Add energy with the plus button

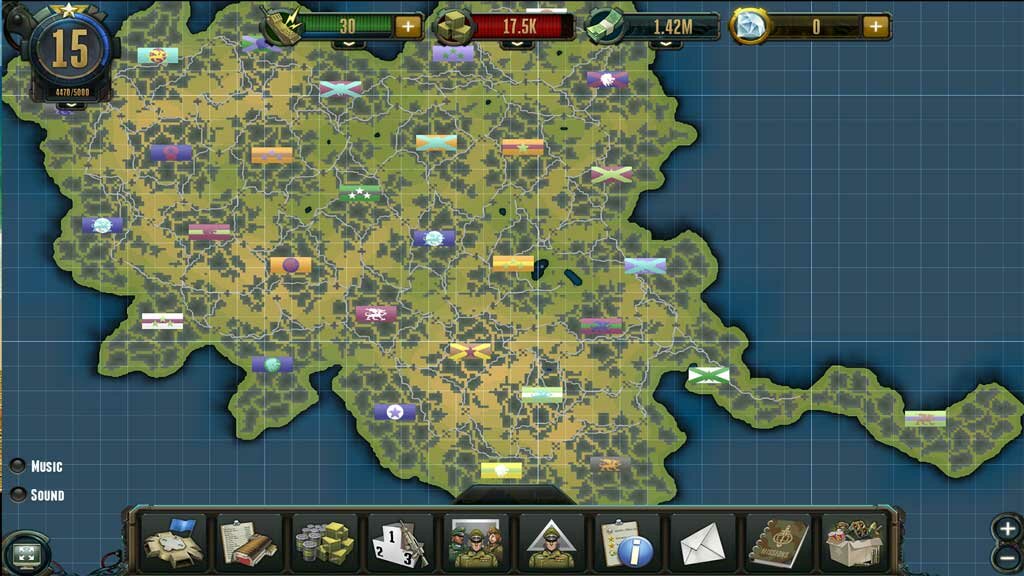click(x=408, y=27)
